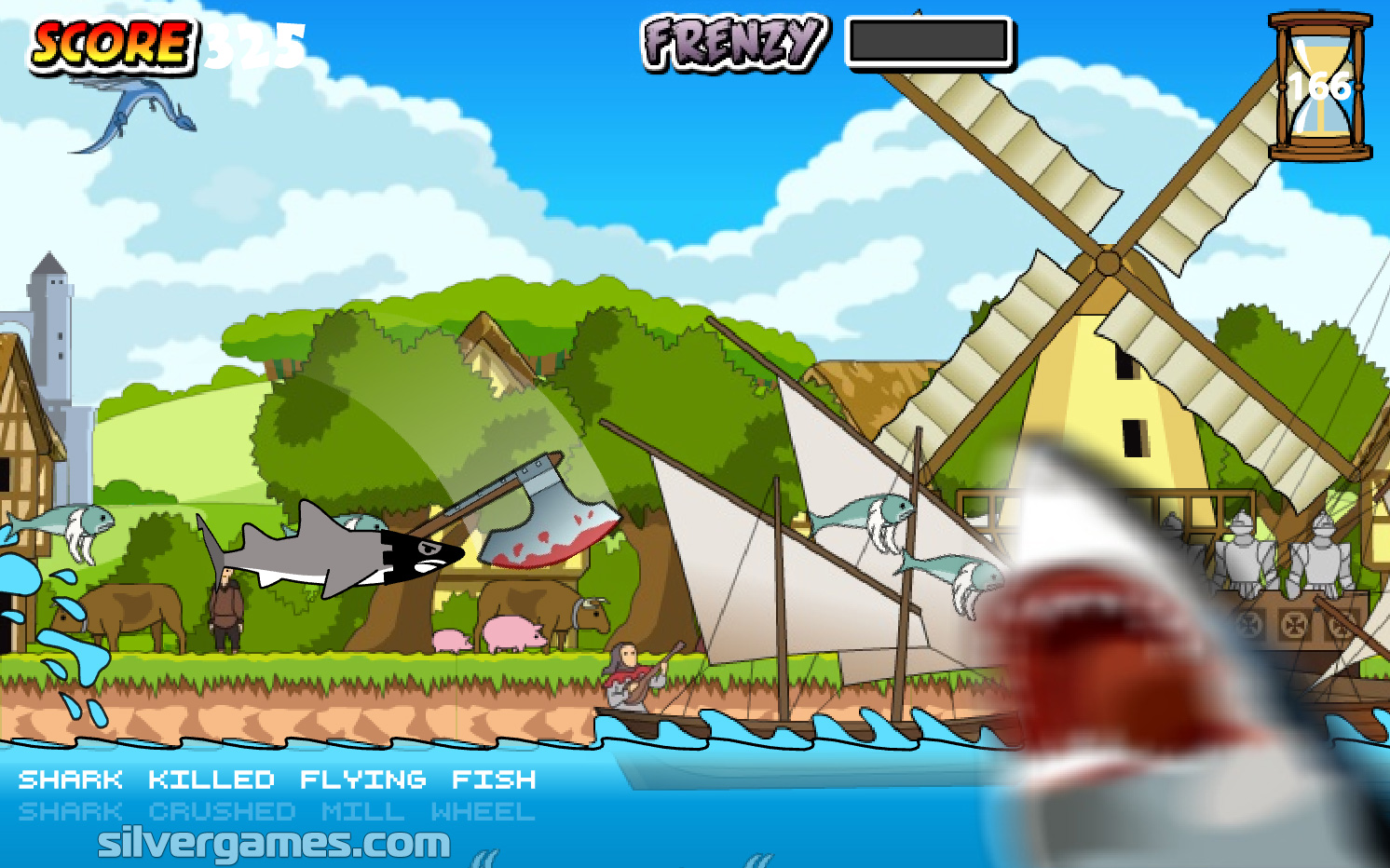Open the silvergames.com watermark link
1390x868 pixels.
pos(274,843)
